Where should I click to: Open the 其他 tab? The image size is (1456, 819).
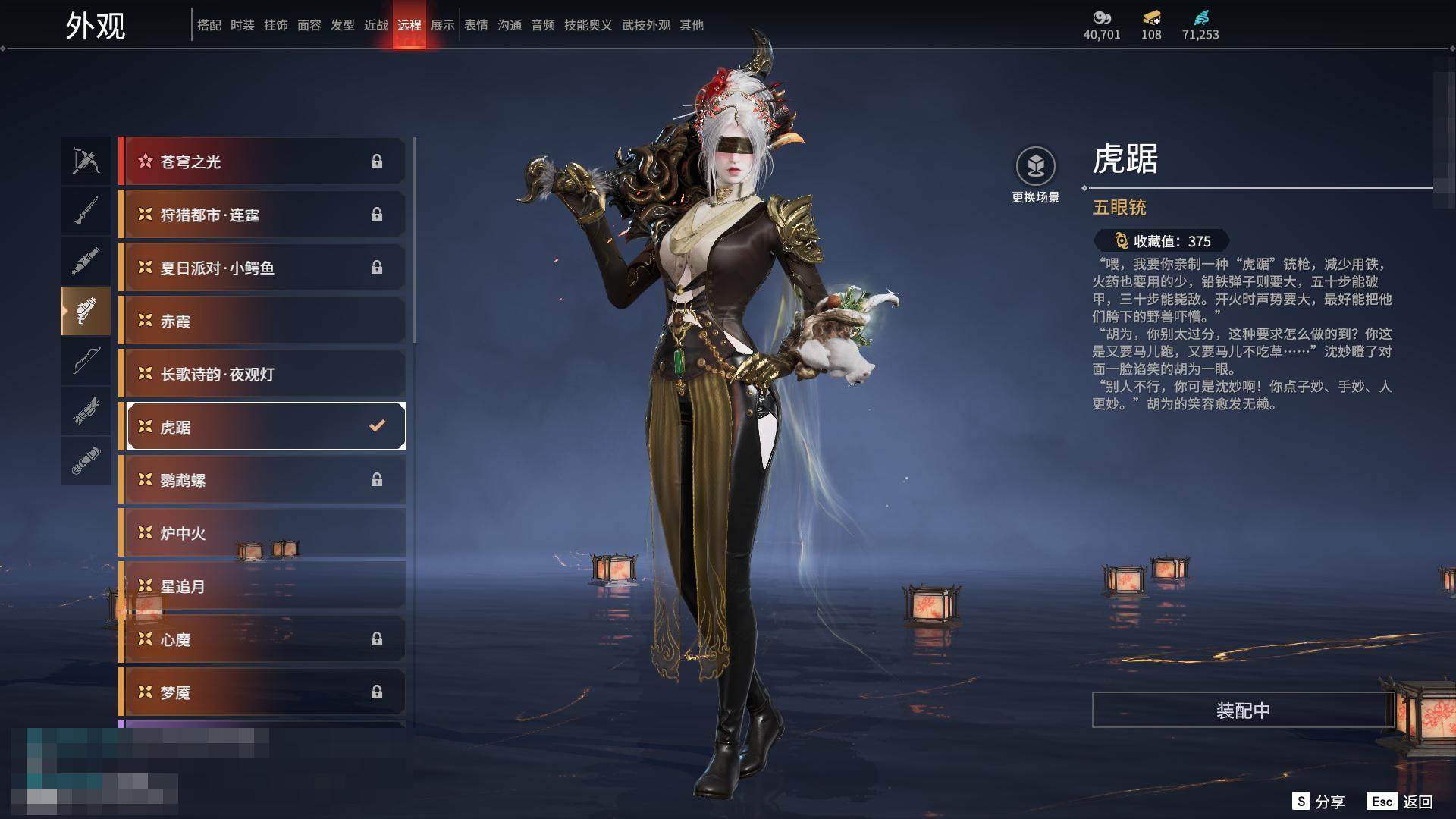click(692, 25)
